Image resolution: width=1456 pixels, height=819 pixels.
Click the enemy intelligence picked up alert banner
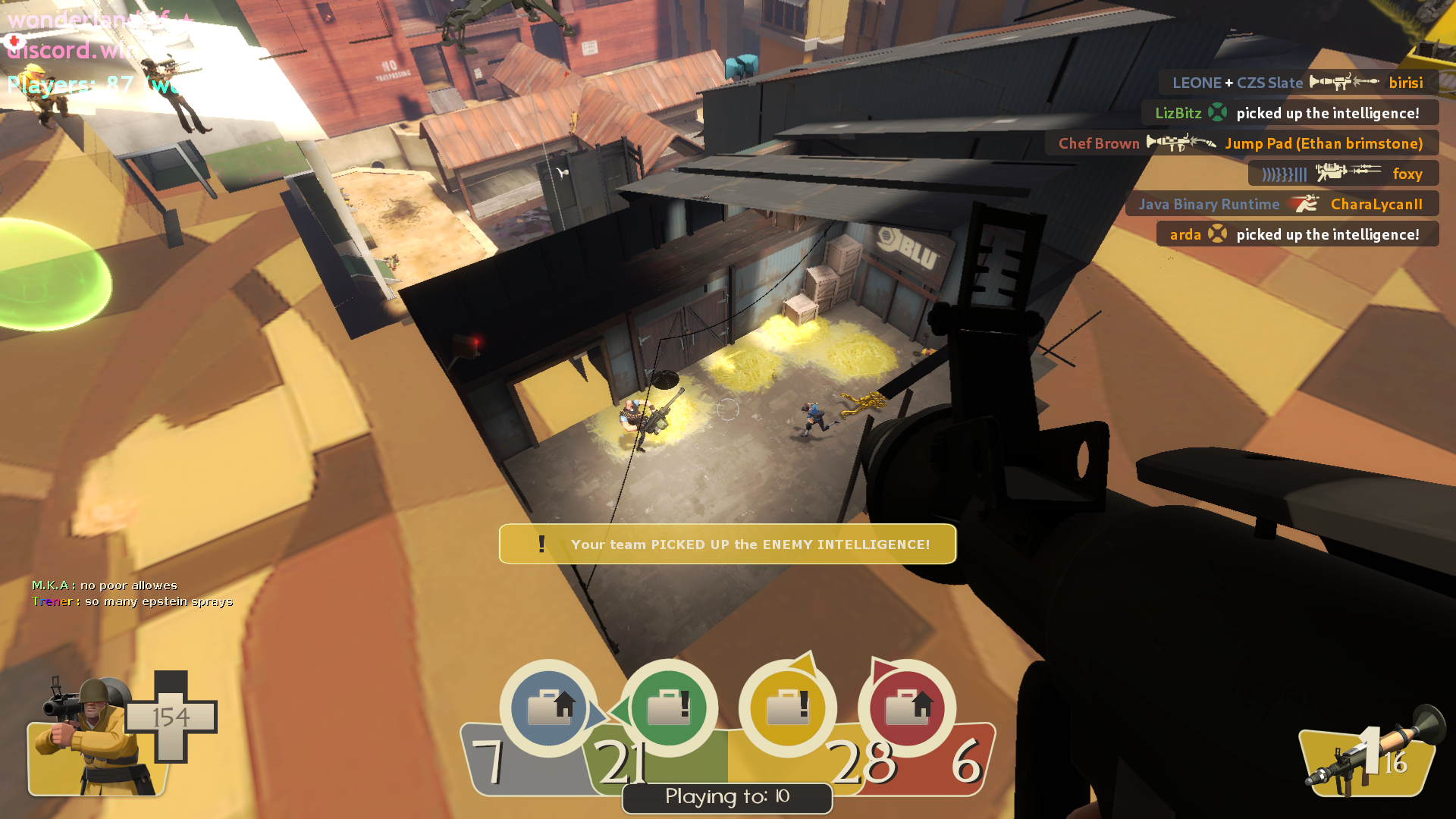click(727, 544)
